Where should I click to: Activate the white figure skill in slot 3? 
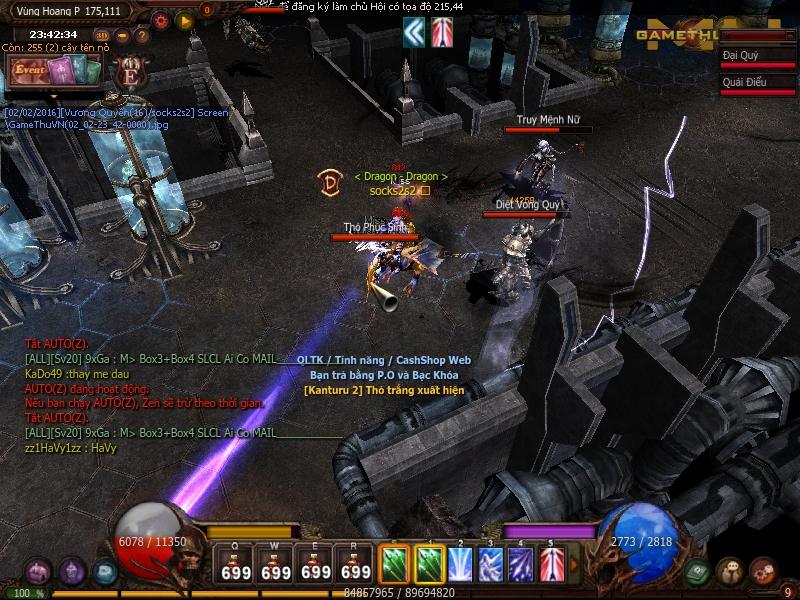pyautogui.click(x=491, y=565)
